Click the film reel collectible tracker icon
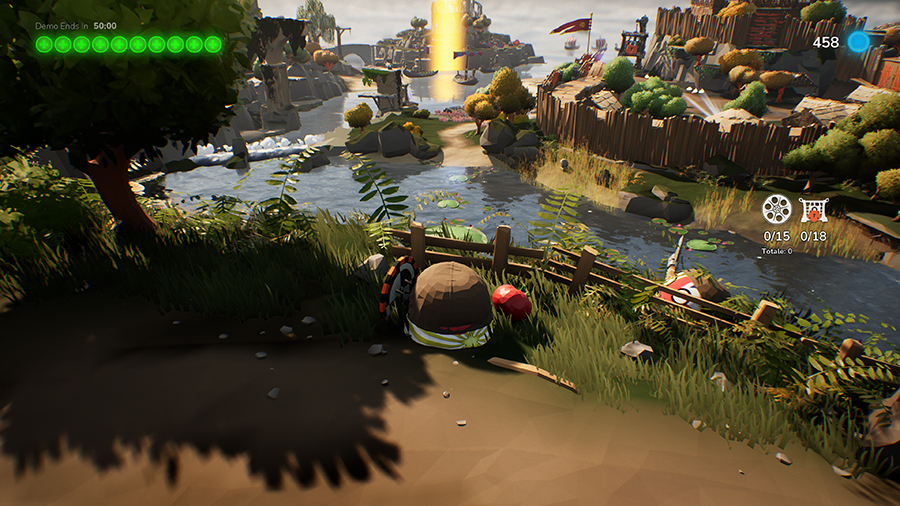 pyautogui.click(x=776, y=210)
